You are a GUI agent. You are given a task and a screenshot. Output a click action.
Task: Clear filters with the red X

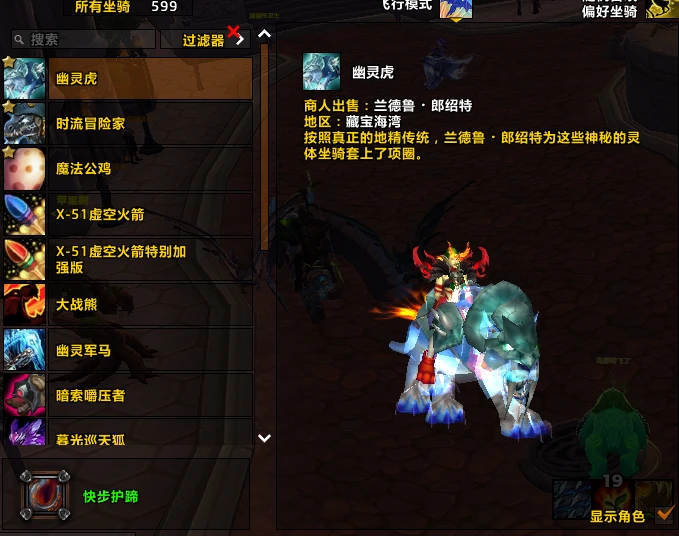click(236, 35)
